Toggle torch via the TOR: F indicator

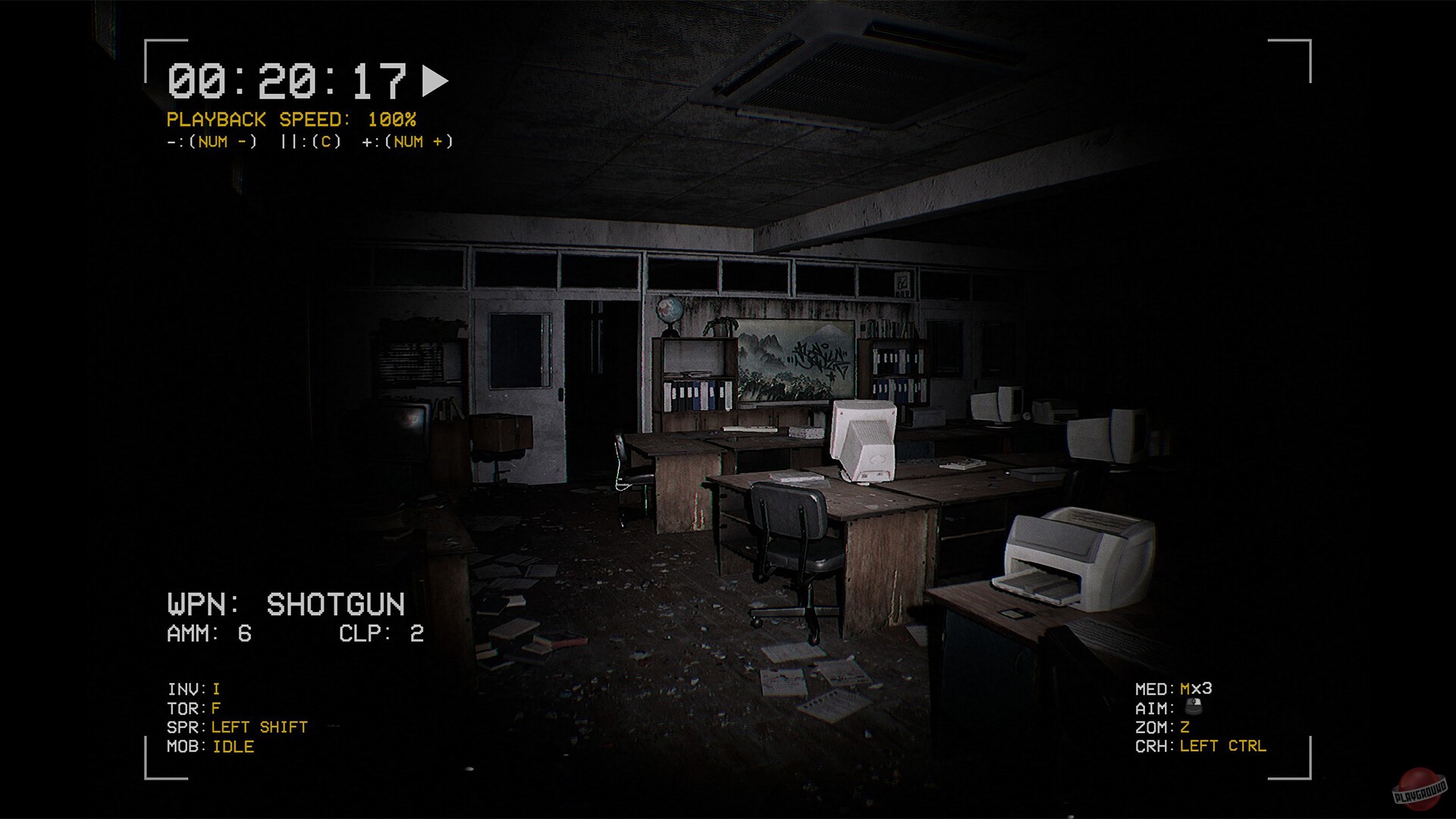click(x=193, y=707)
